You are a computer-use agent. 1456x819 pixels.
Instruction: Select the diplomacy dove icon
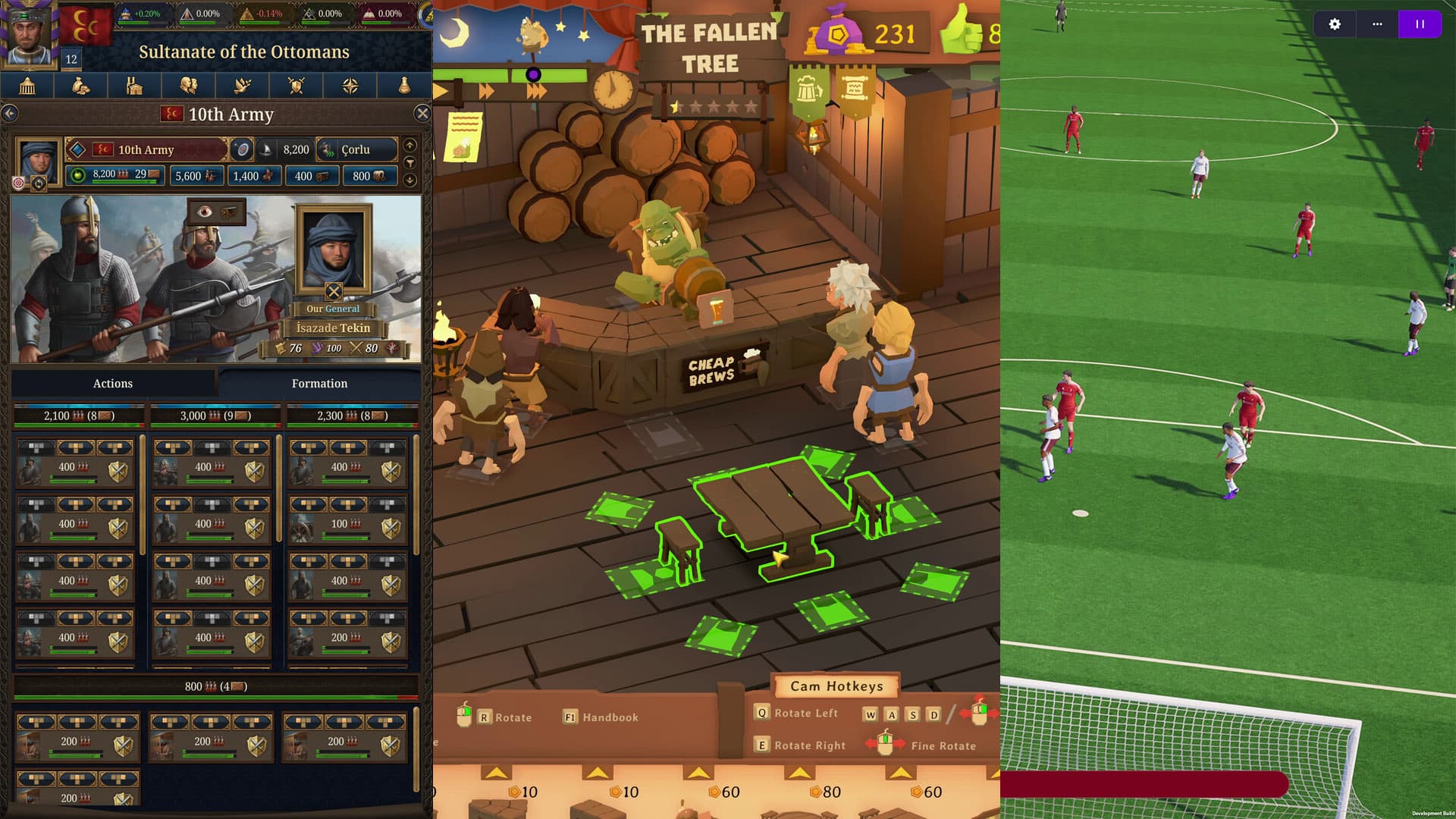pyautogui.click(x=241, y=86)
